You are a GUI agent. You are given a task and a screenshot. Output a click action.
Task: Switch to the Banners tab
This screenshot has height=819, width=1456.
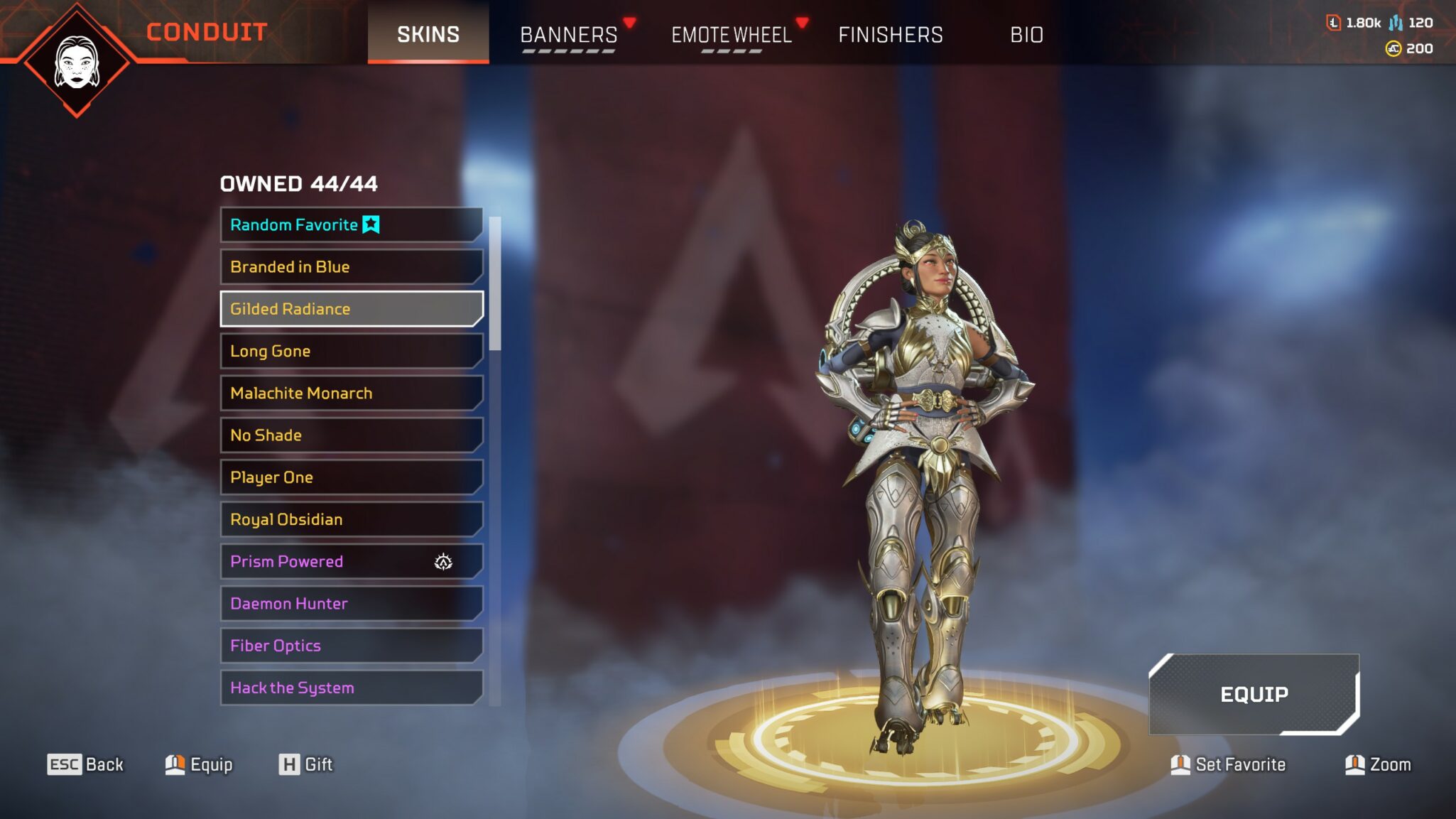pos(569,34)
